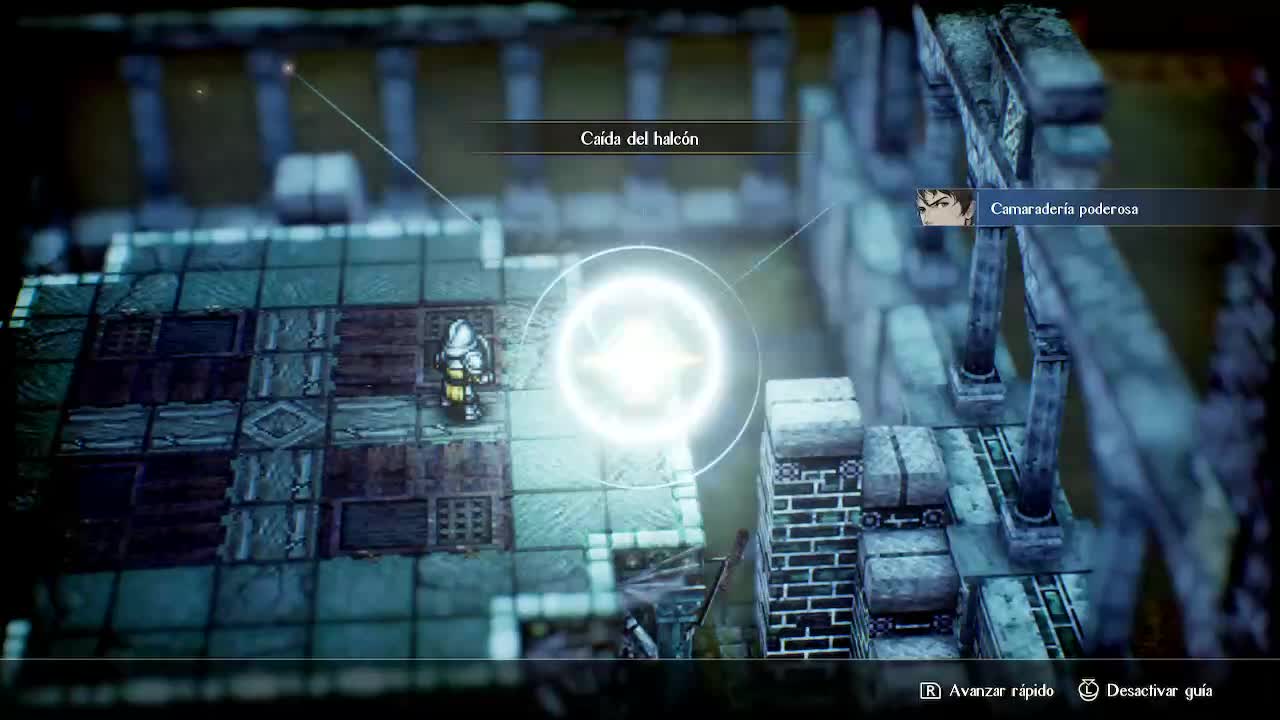This screenshot has width=1280, height=720.
Task: Click the Caída del halcón skill banner
Action: (639, 139)
